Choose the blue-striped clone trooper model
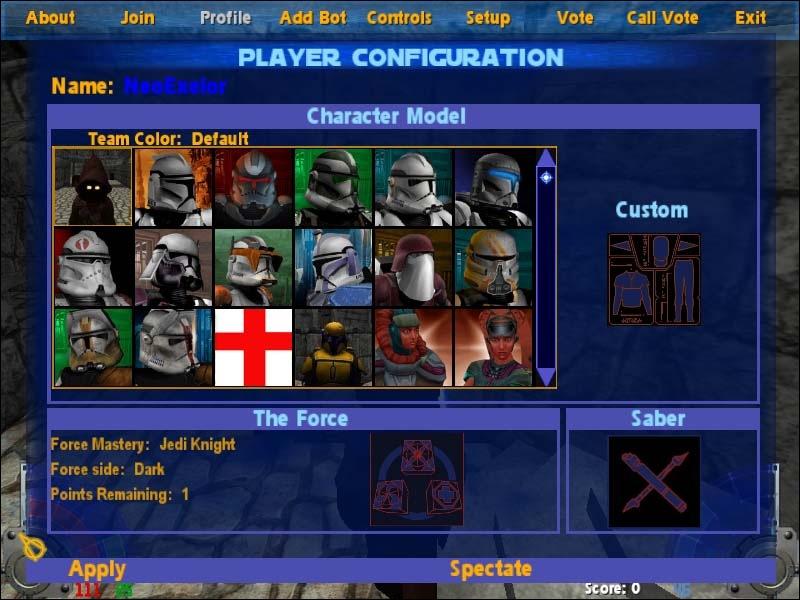 (x=494, y=187)
